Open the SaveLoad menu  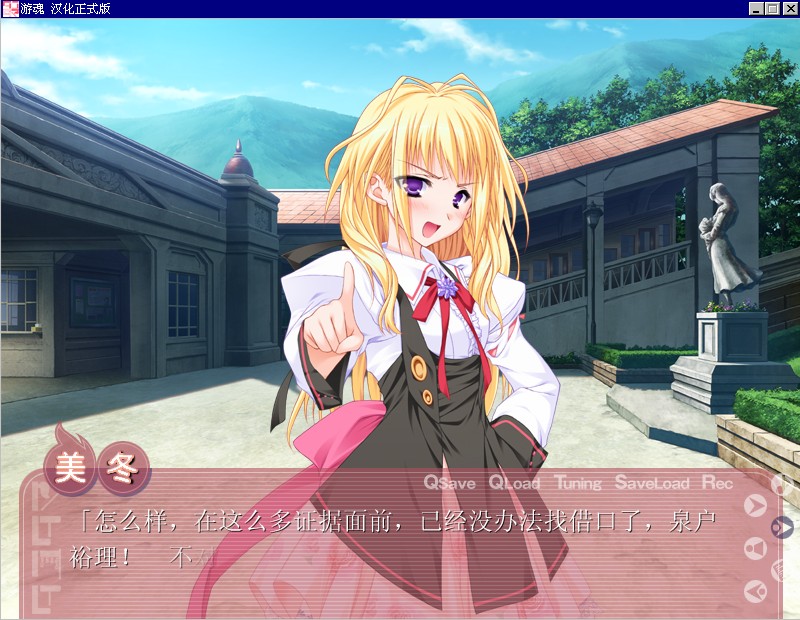pyautogui.click(x=652, y=483)
